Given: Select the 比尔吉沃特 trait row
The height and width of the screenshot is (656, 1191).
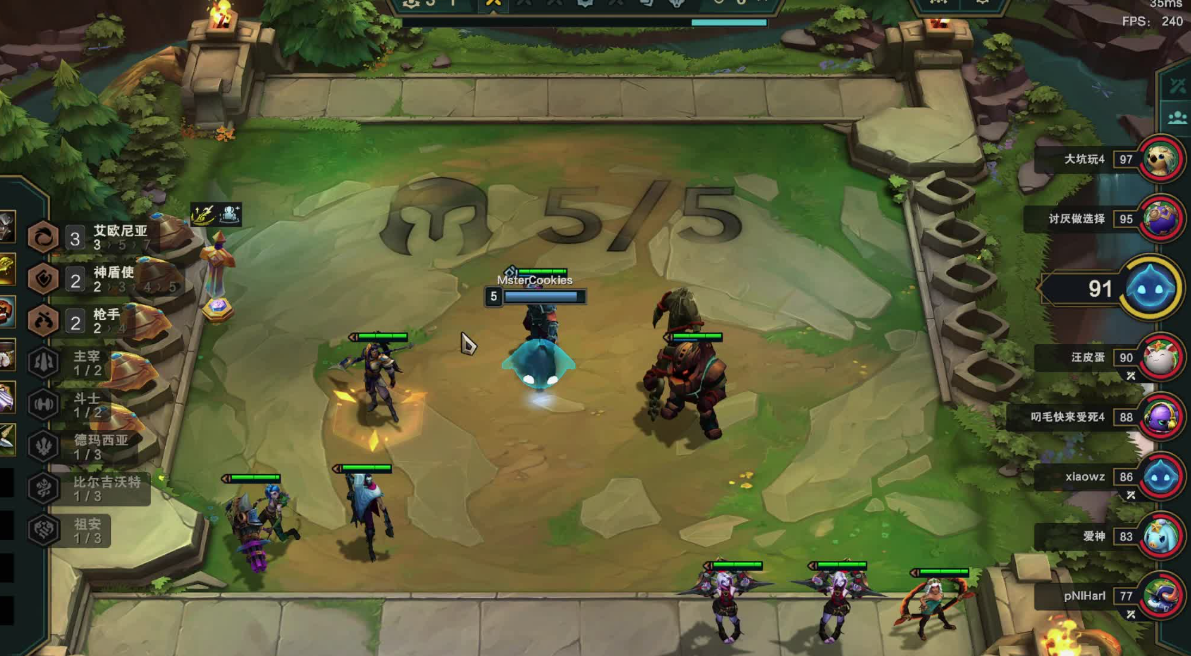Looking at the screenshot, I should click(90, 487).
